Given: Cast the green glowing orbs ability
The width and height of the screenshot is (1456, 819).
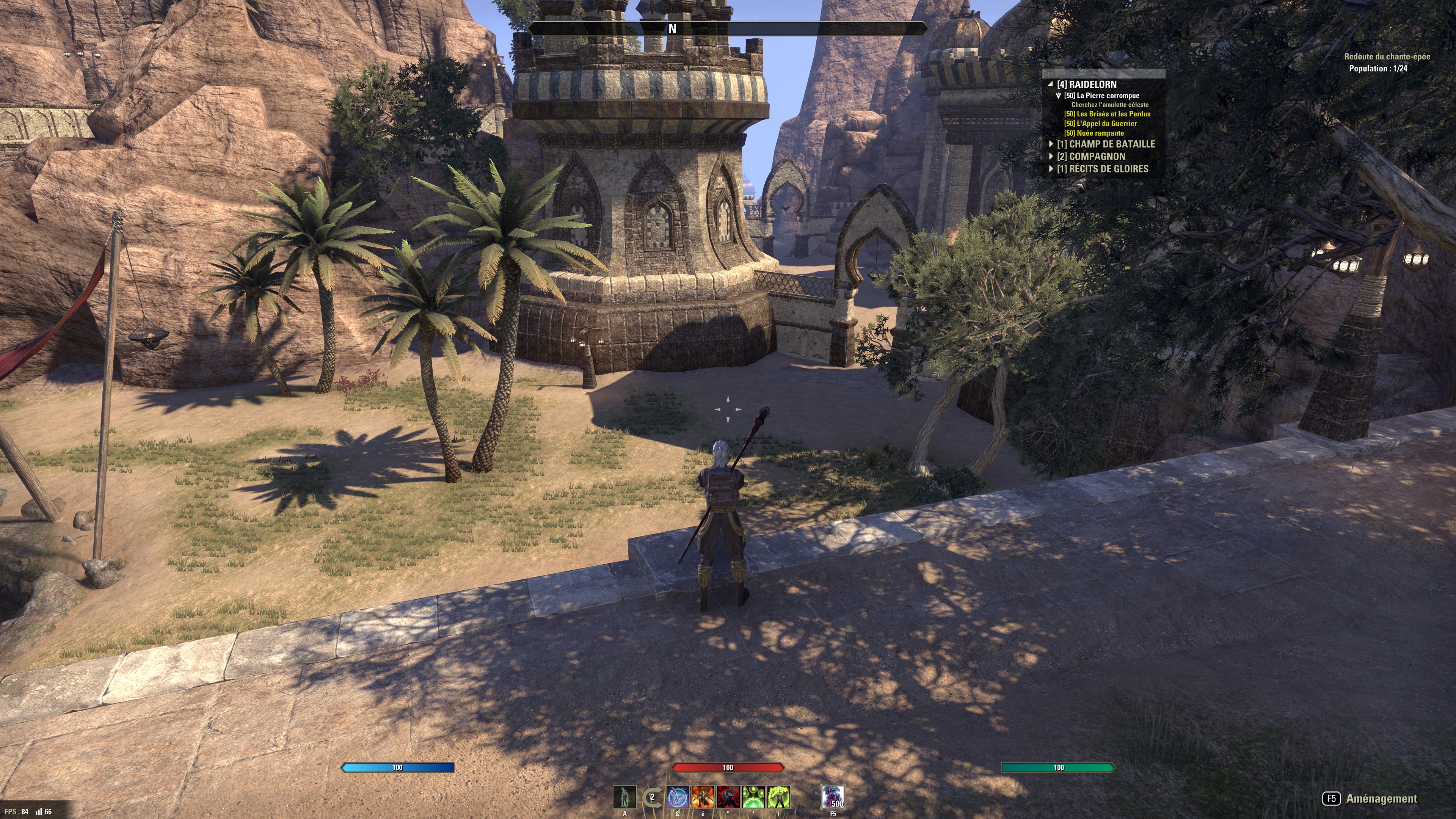Looking at the screenshot, I should coord(753,797).
